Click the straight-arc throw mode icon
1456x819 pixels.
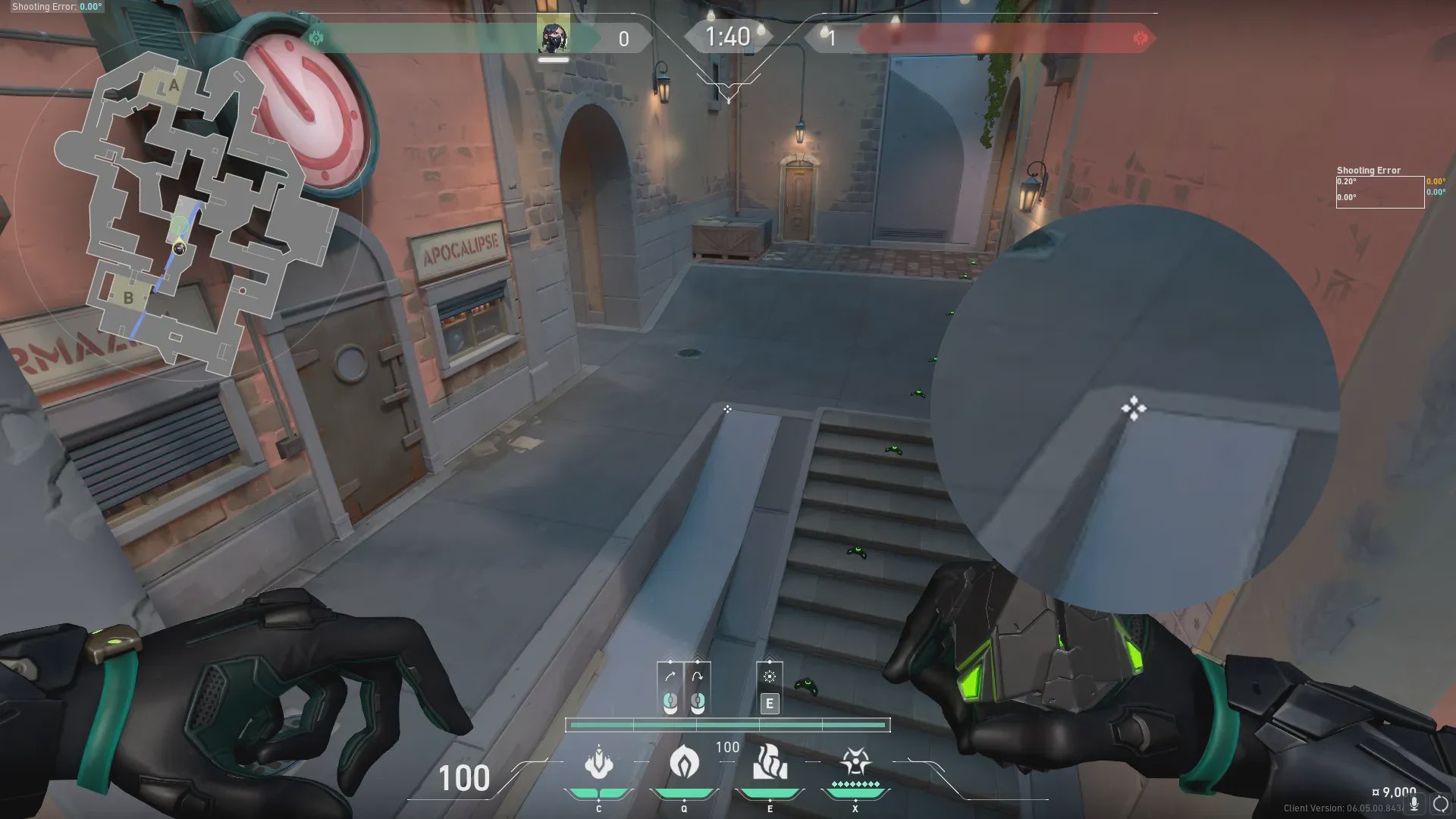click(x=670, y=676)
